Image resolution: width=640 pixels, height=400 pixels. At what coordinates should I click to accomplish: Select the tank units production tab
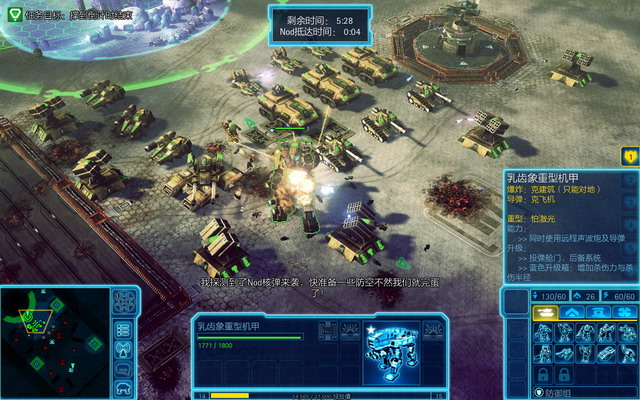click(544, 313)
